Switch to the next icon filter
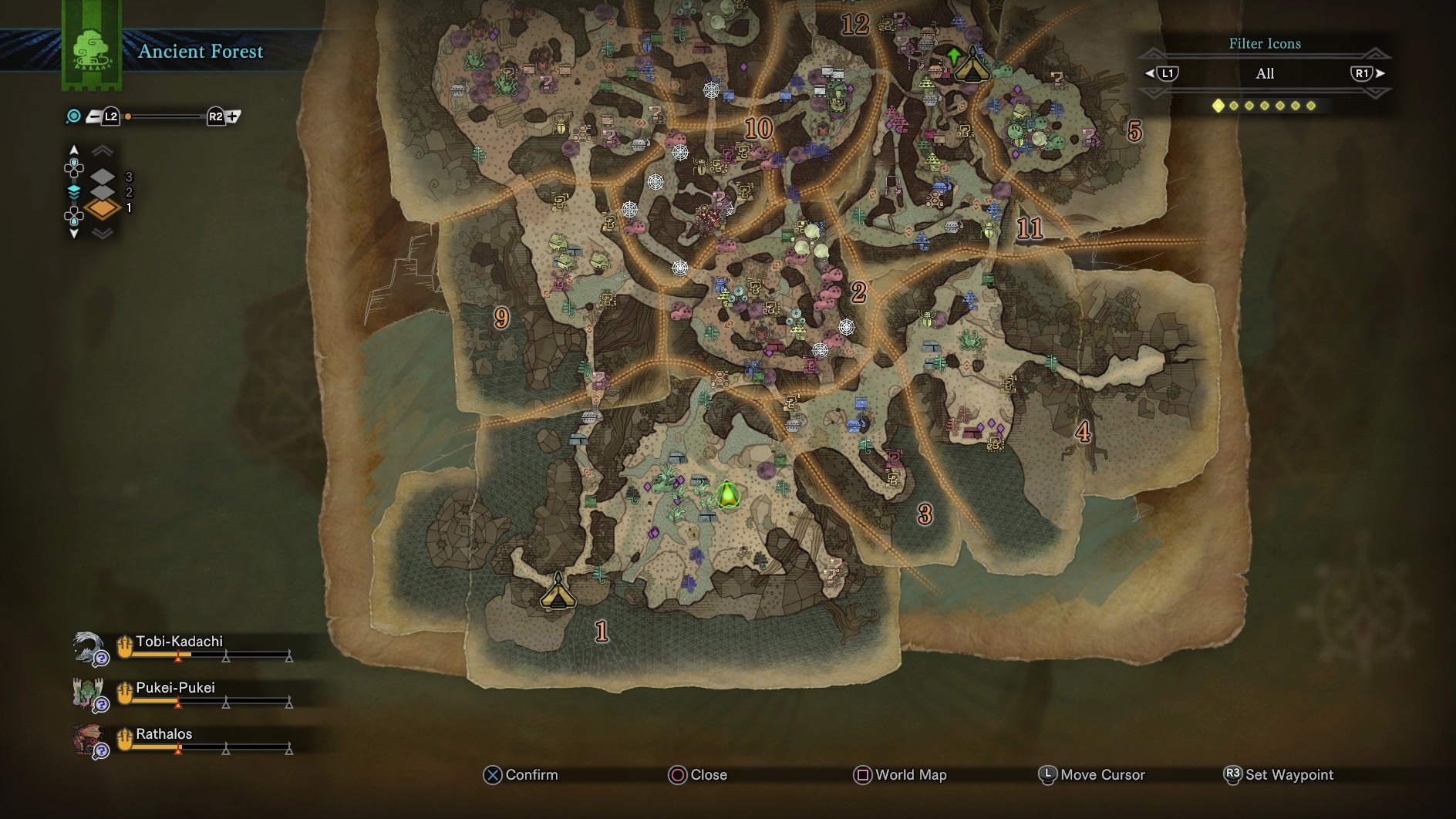This screenshot has height=819, width=1456. coord(1367,73)
